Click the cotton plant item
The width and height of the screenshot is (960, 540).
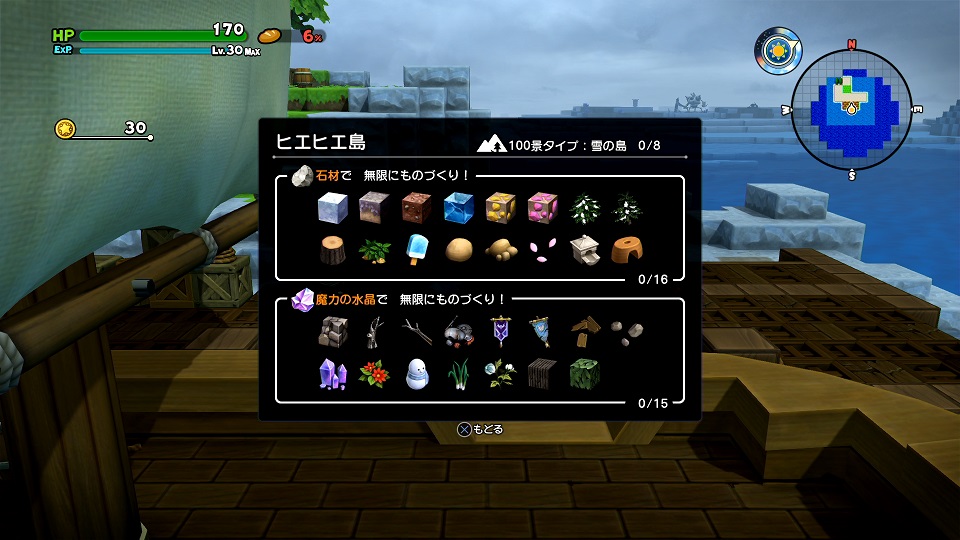[x=500, y=373]
